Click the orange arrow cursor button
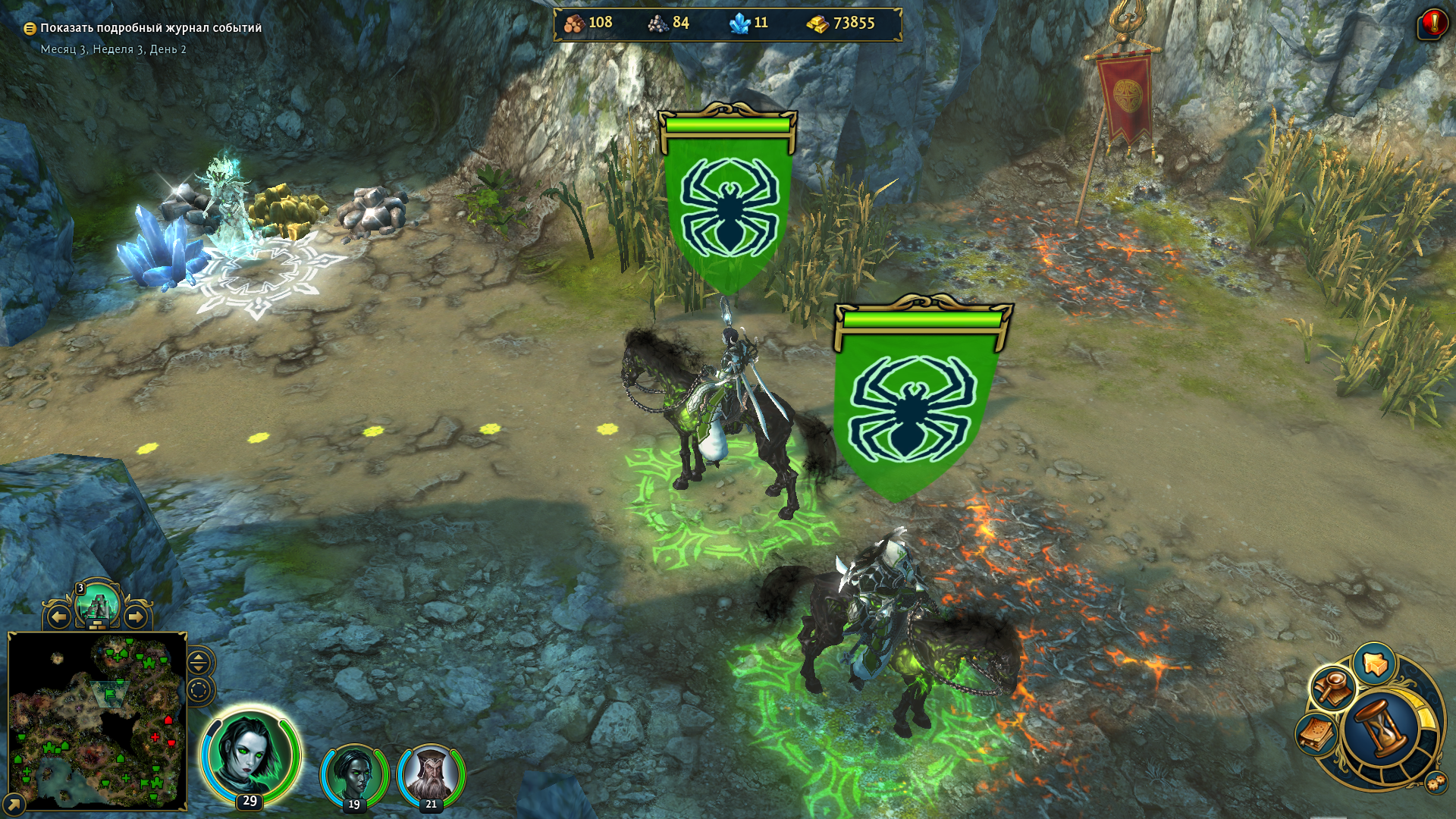This screenshot has height=819, width=1456. [x=1374, y=664]
